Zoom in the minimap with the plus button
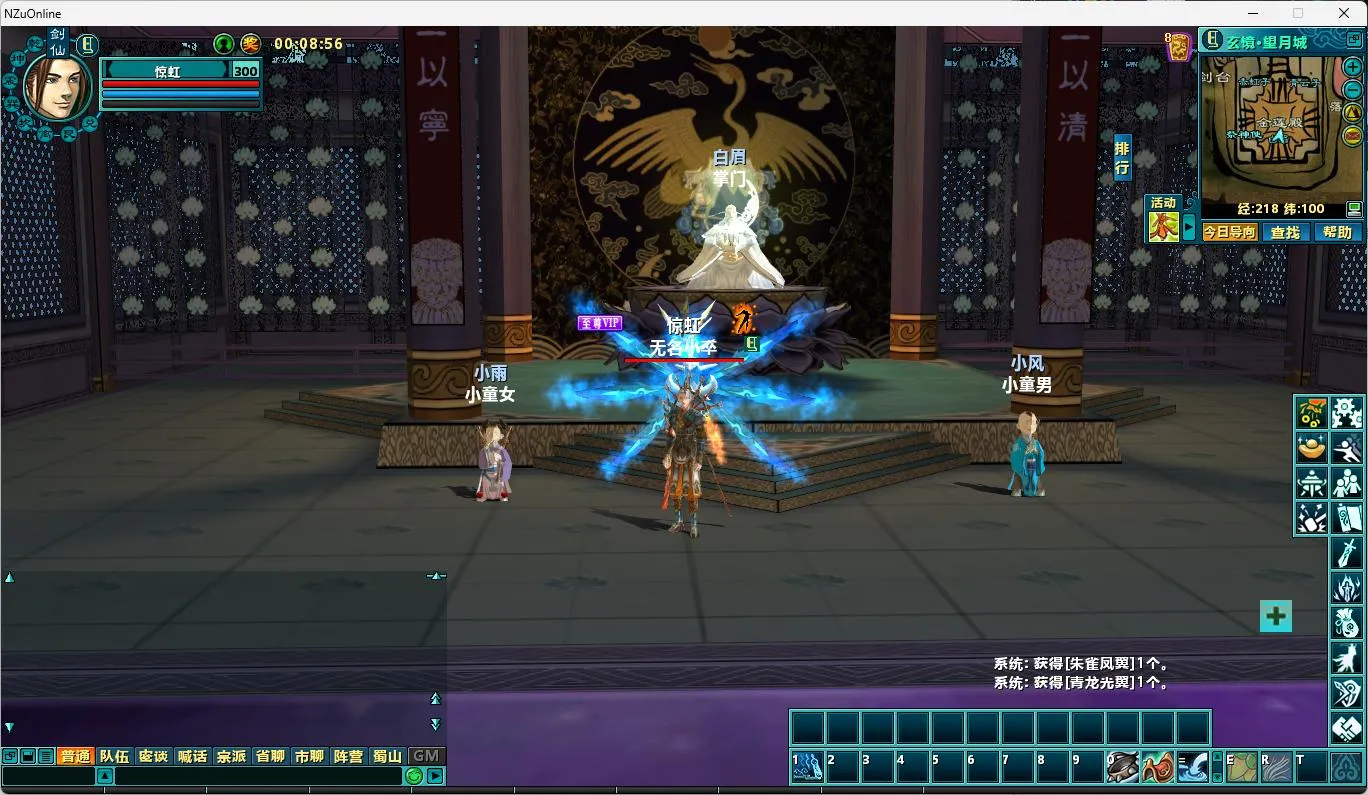The width and height of the screenshot is (1368, 795). click(x=1352, y=67)
